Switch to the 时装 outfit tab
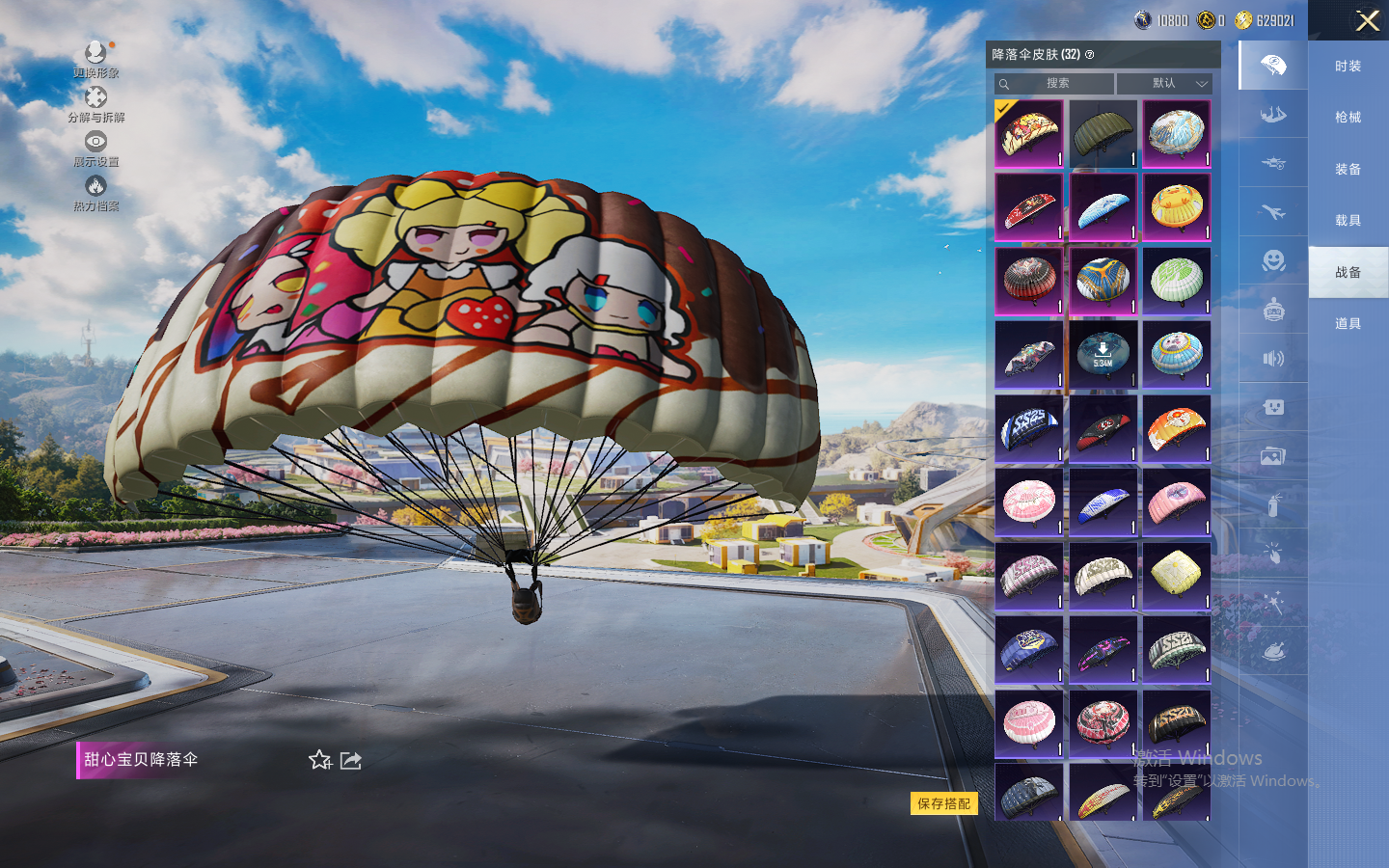 pos(1348,67)
